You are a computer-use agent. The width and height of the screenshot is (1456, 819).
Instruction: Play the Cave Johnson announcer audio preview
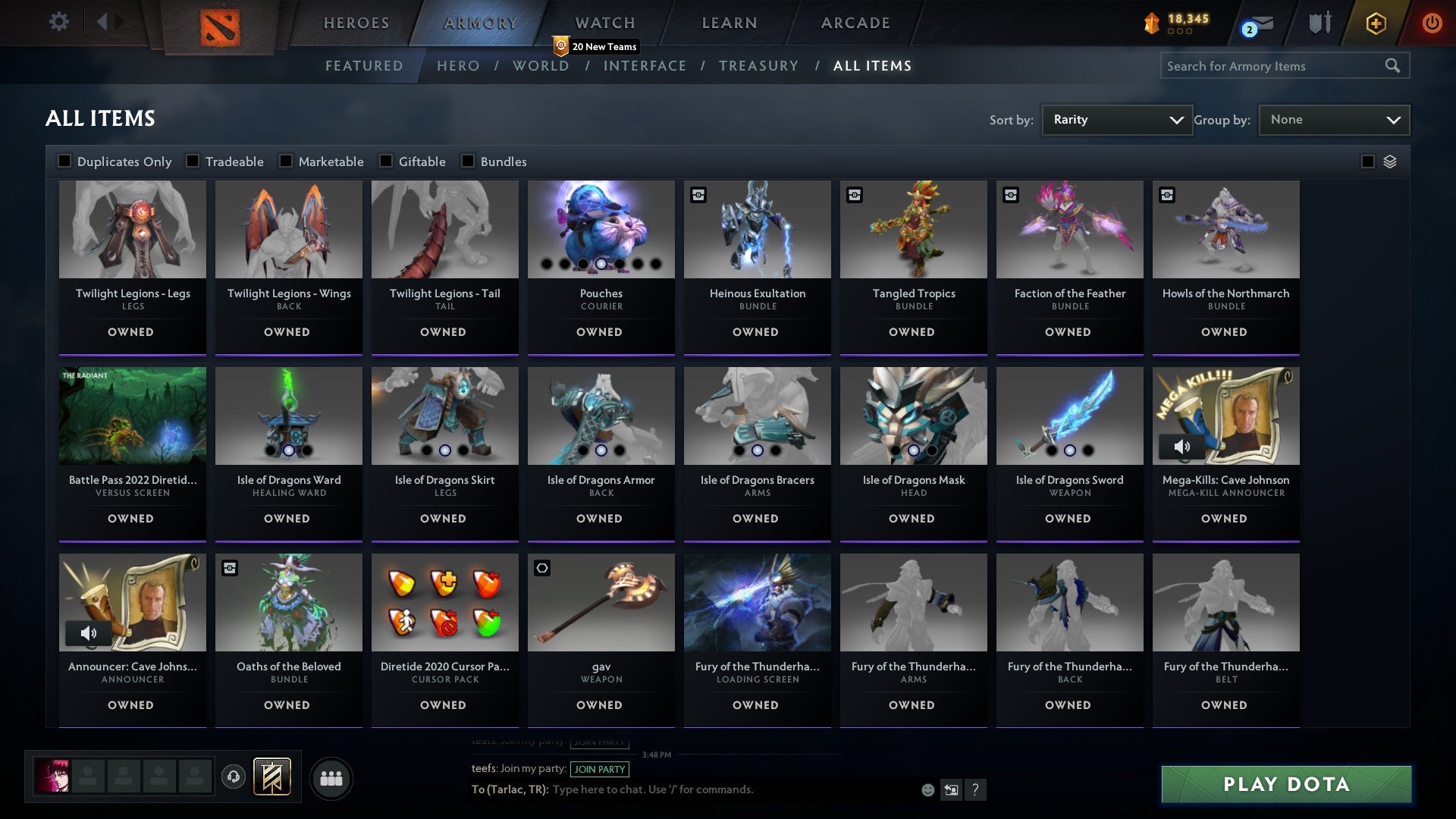89,633
